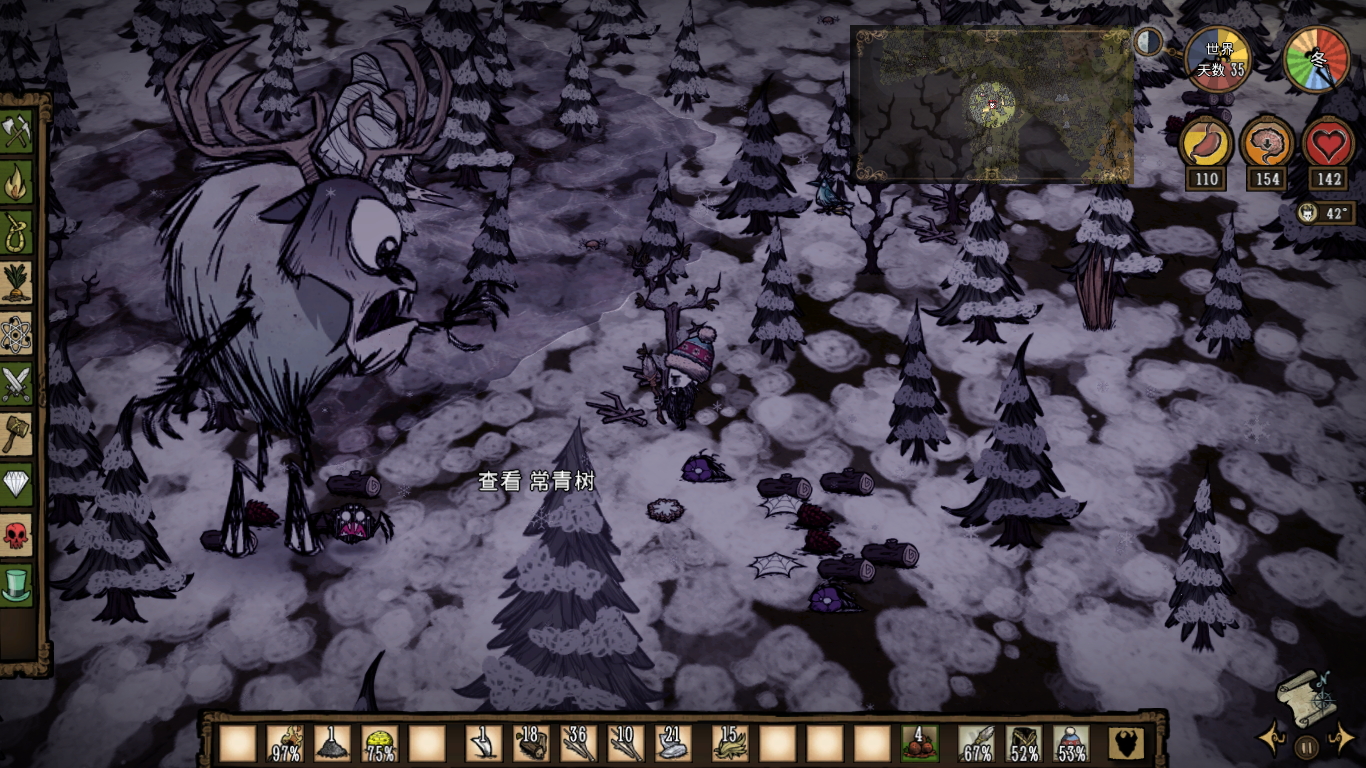Click the equipped winter hat slot
The image size is (1366, 768).
pos(1071,743)
